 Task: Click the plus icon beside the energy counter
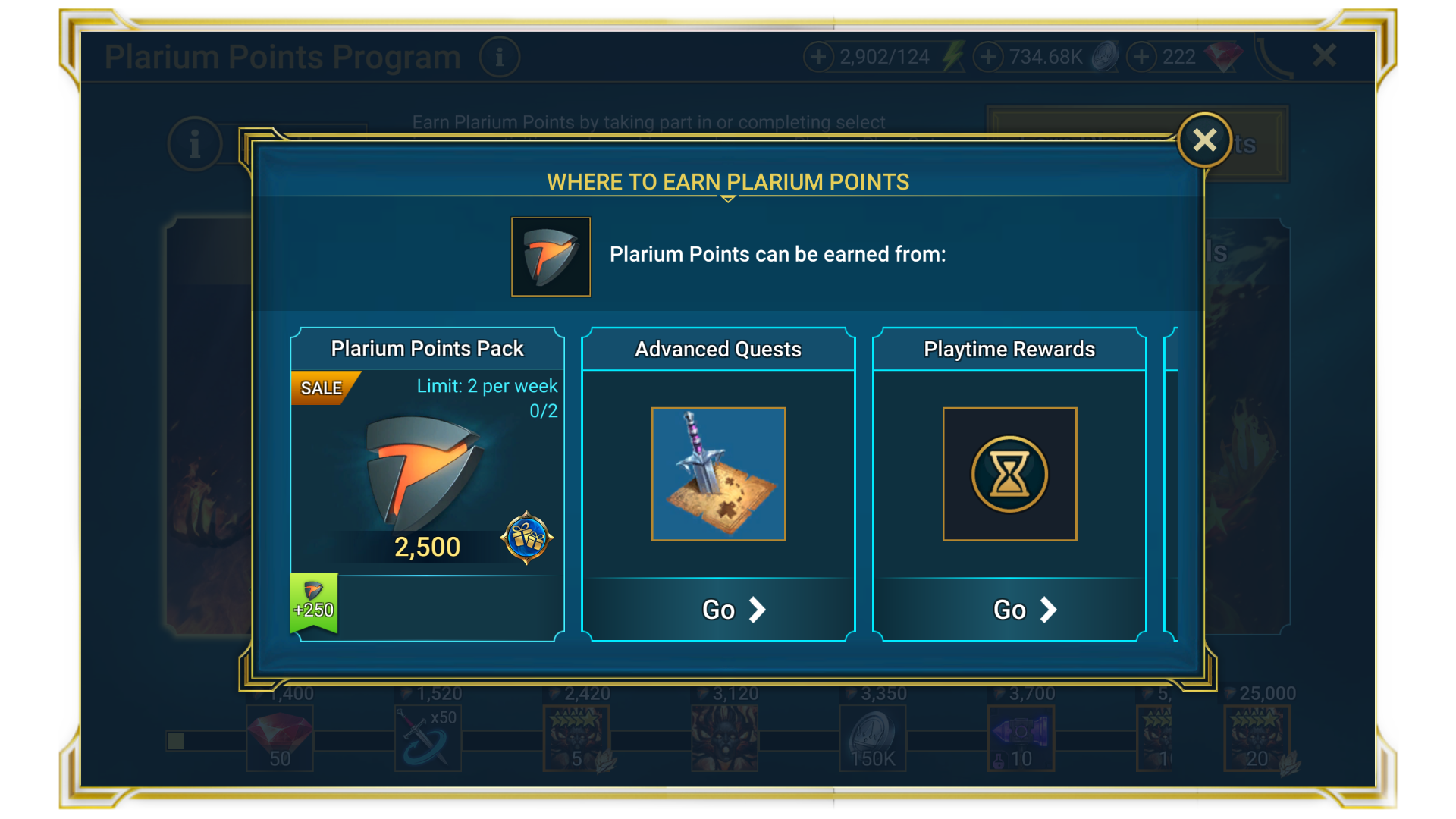click(x=821, y=56)
